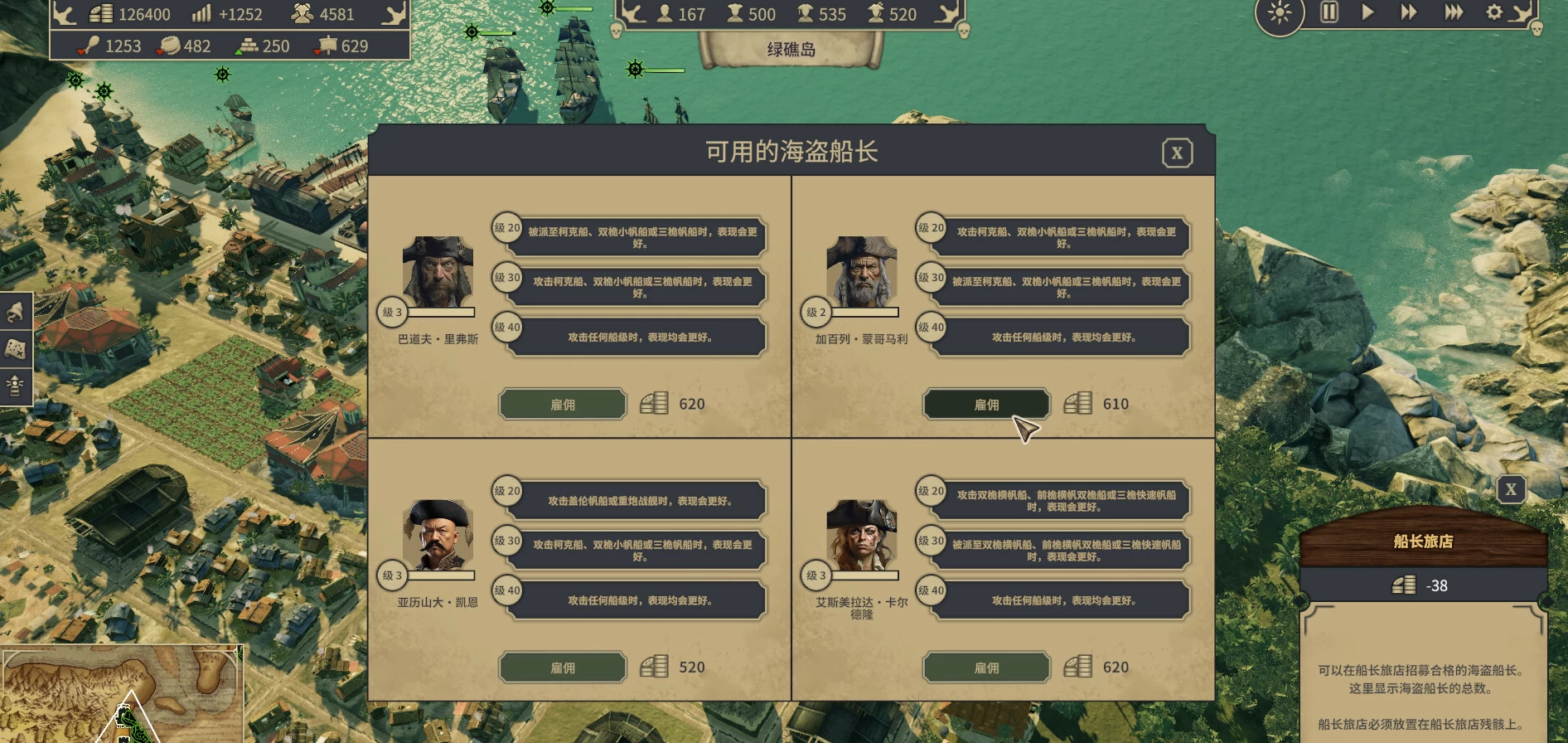Close the available pirate captains window

pos(1177,153)
